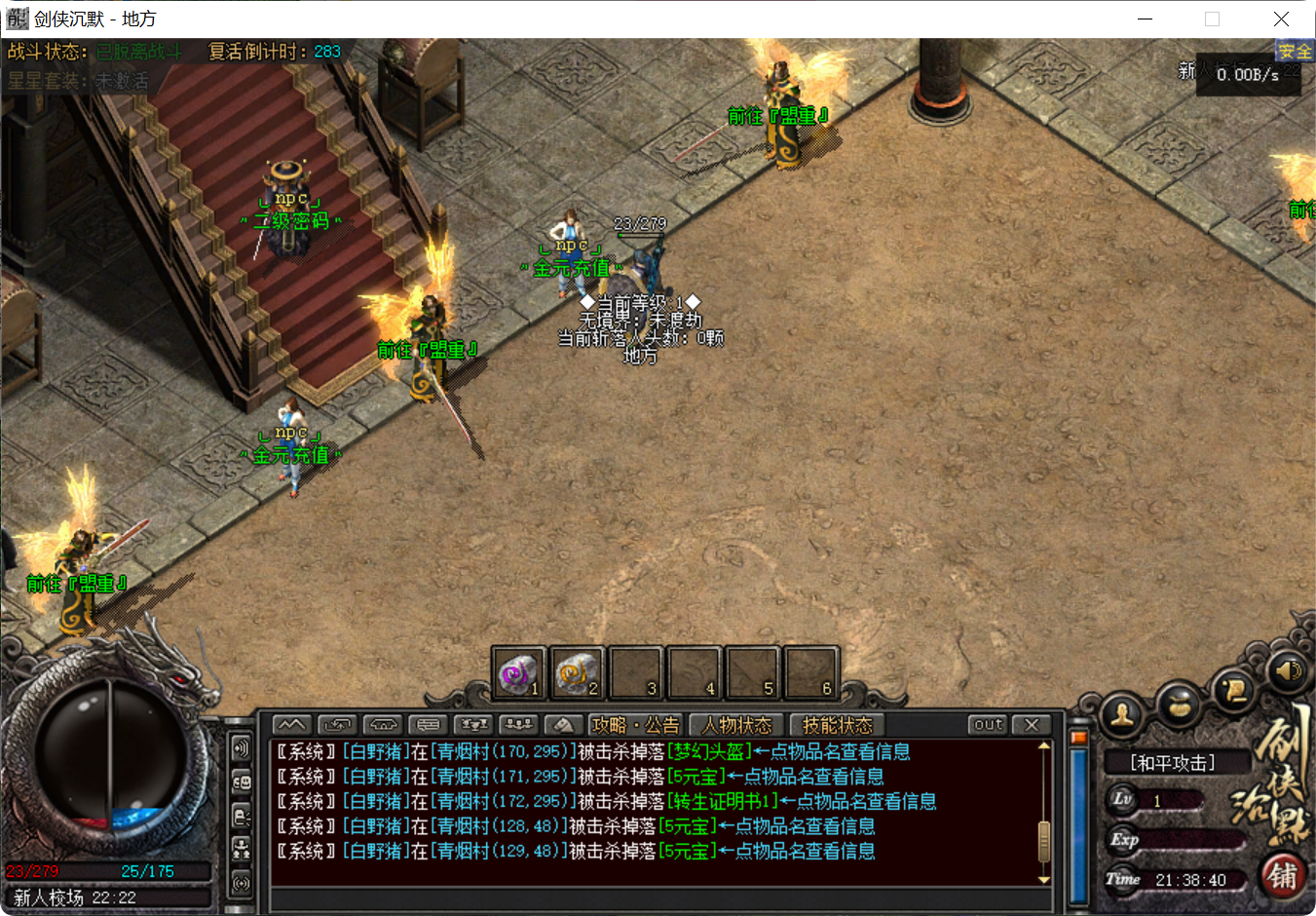Click the team group icon in chat sidebar
This screenshot has width=1316, height=916.
(241, 848)
